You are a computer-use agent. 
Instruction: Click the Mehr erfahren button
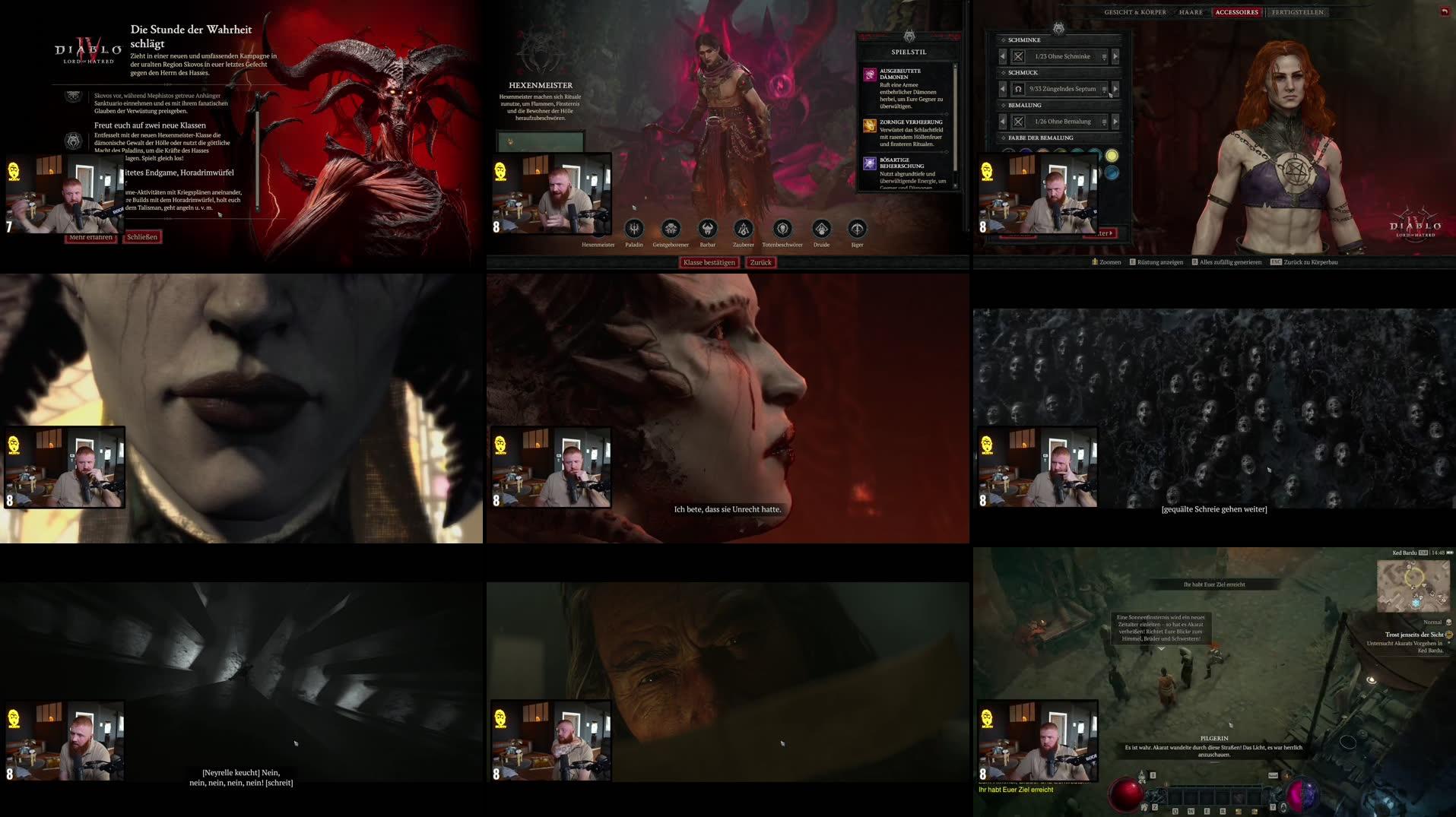click(91, 236)
